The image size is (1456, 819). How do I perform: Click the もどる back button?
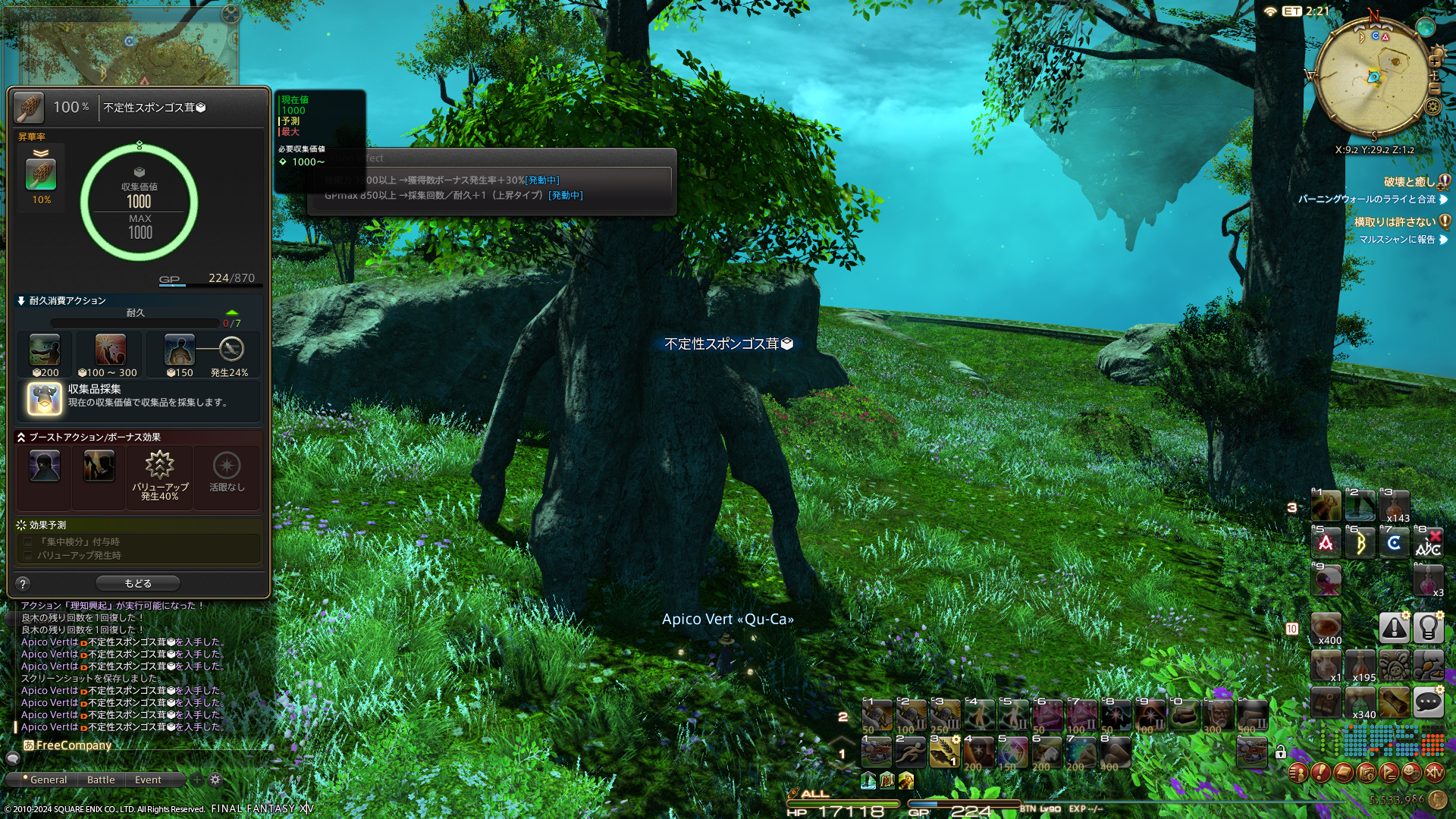pyautogui.click(x=138, y=583)
